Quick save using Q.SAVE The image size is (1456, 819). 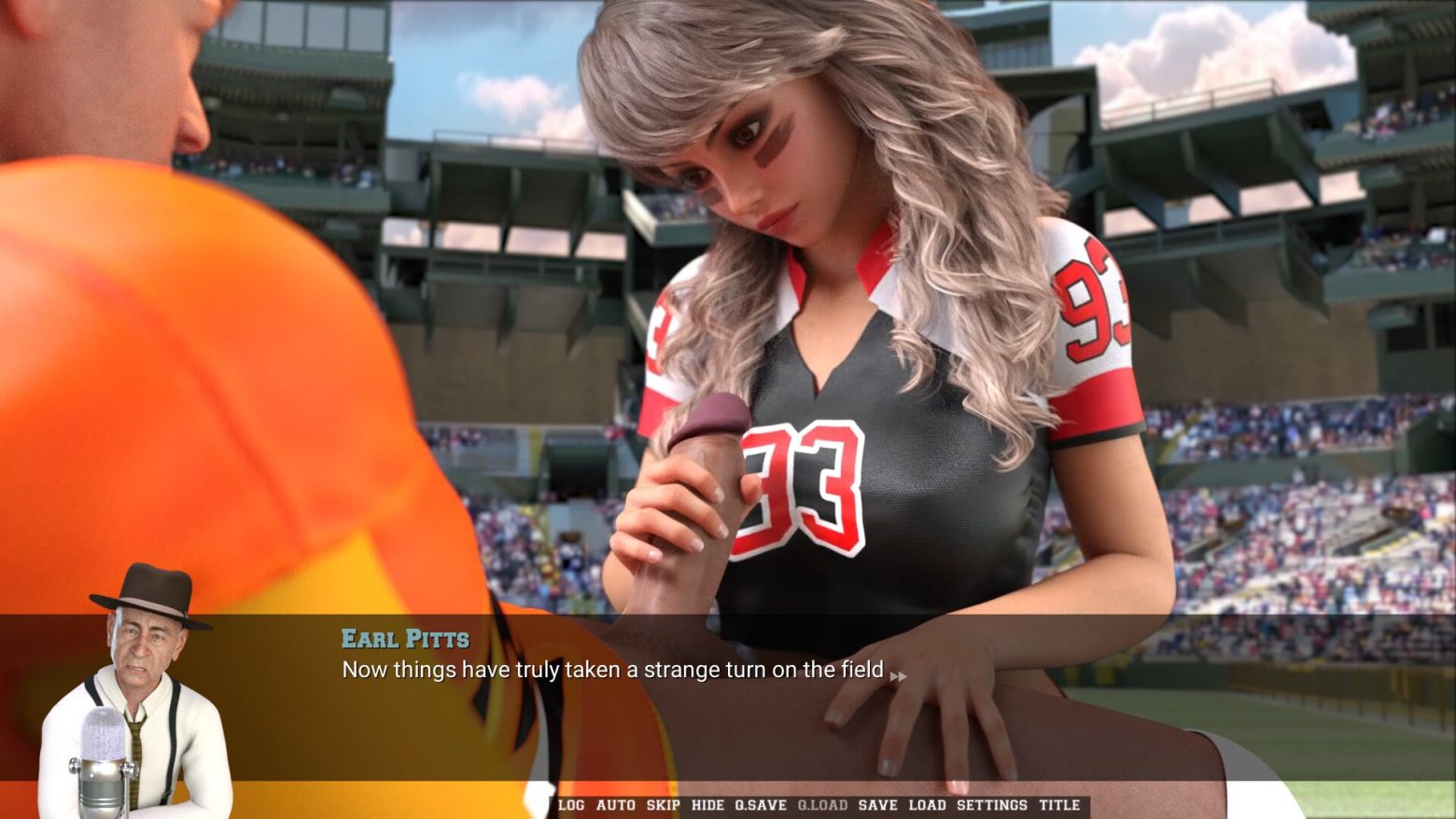760,805
